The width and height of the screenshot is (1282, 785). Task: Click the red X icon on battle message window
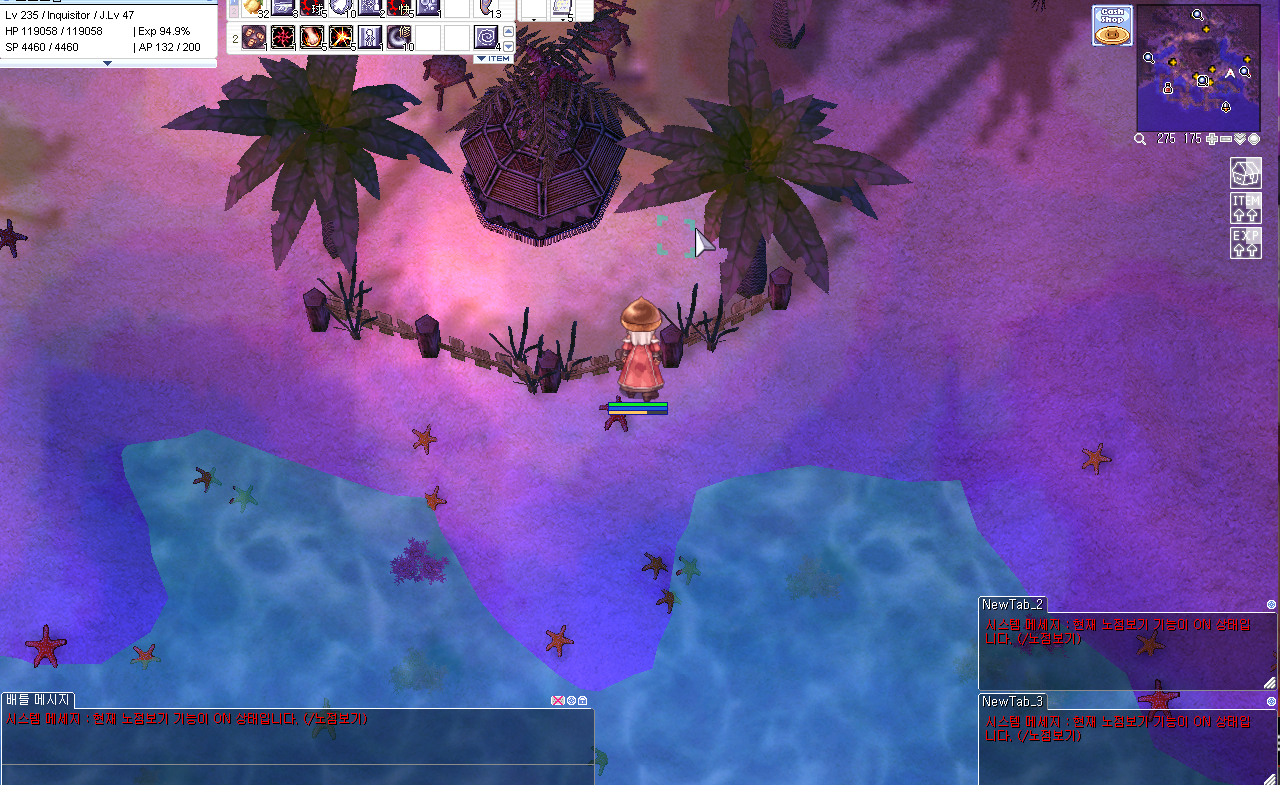coord(557,700)
